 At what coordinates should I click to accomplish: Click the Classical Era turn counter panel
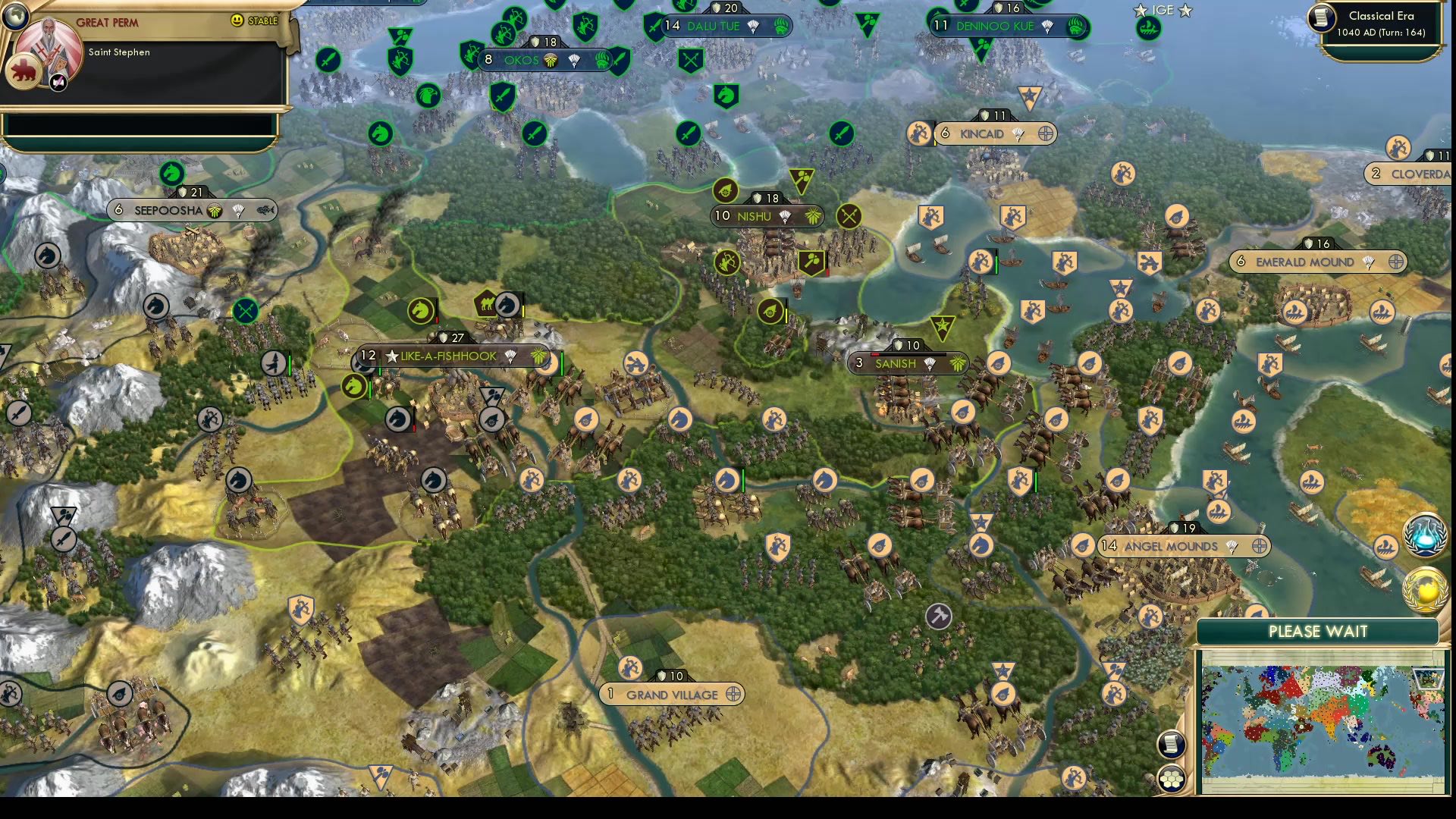point(1383,24)
